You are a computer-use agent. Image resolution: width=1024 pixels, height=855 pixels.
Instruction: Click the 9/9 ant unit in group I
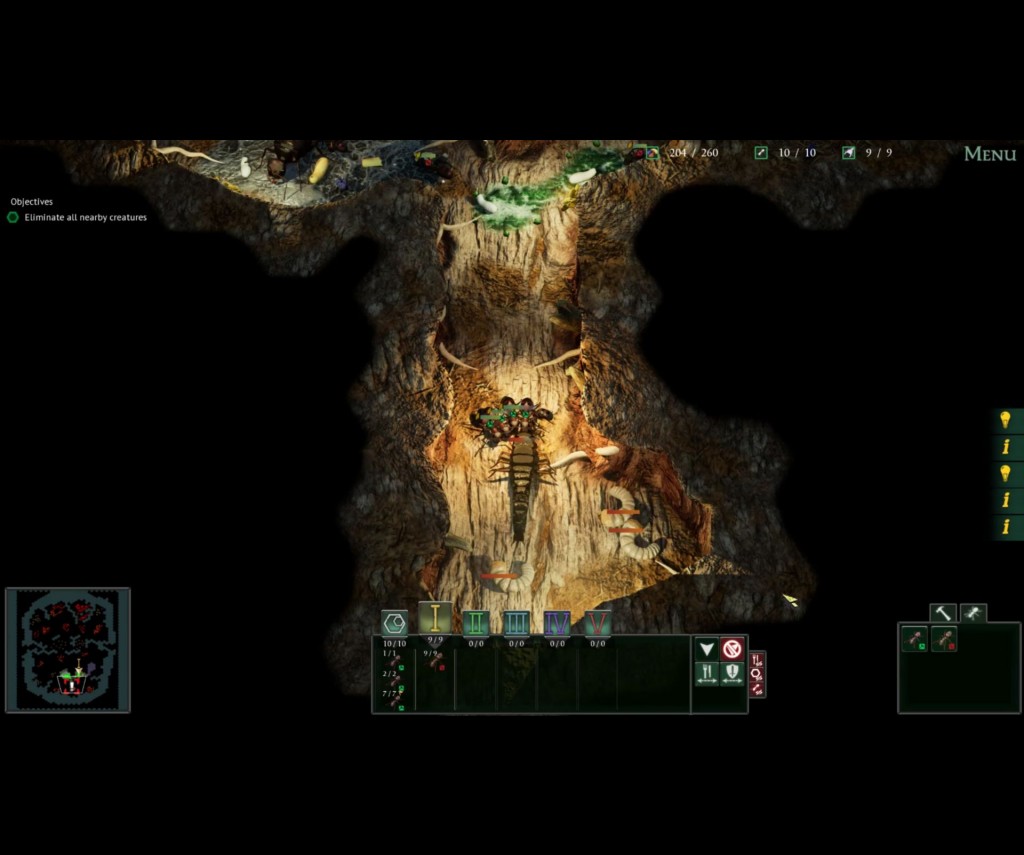pyautogui.click(x=435, y=662)
